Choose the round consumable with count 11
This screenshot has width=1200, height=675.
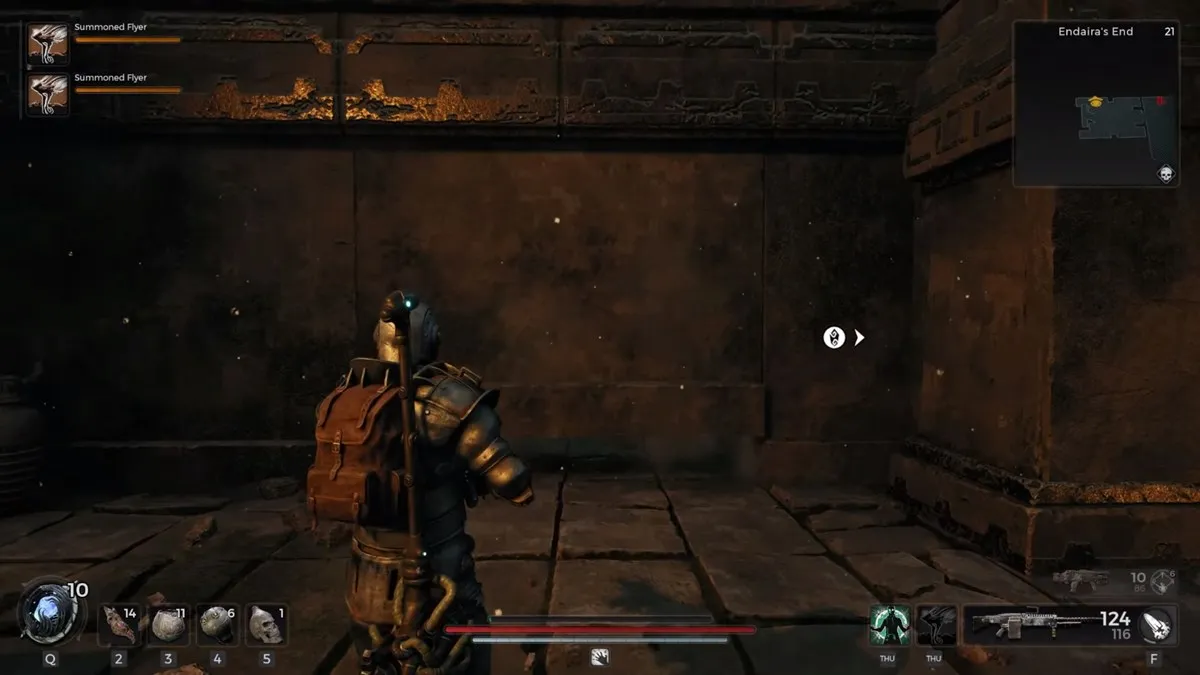point(168,625)
